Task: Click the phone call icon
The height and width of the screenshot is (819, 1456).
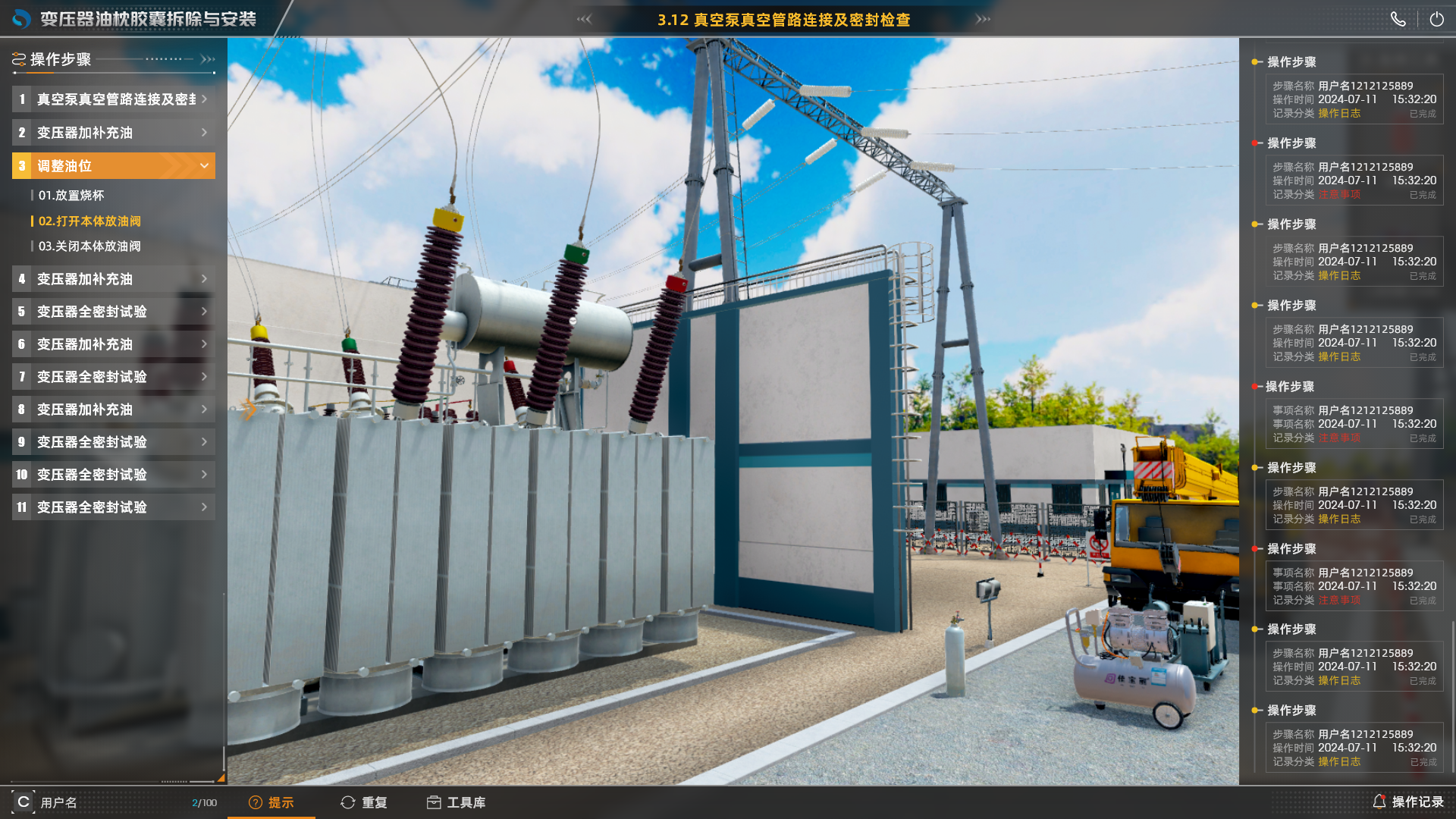Action: click(x=1398, y=20)
